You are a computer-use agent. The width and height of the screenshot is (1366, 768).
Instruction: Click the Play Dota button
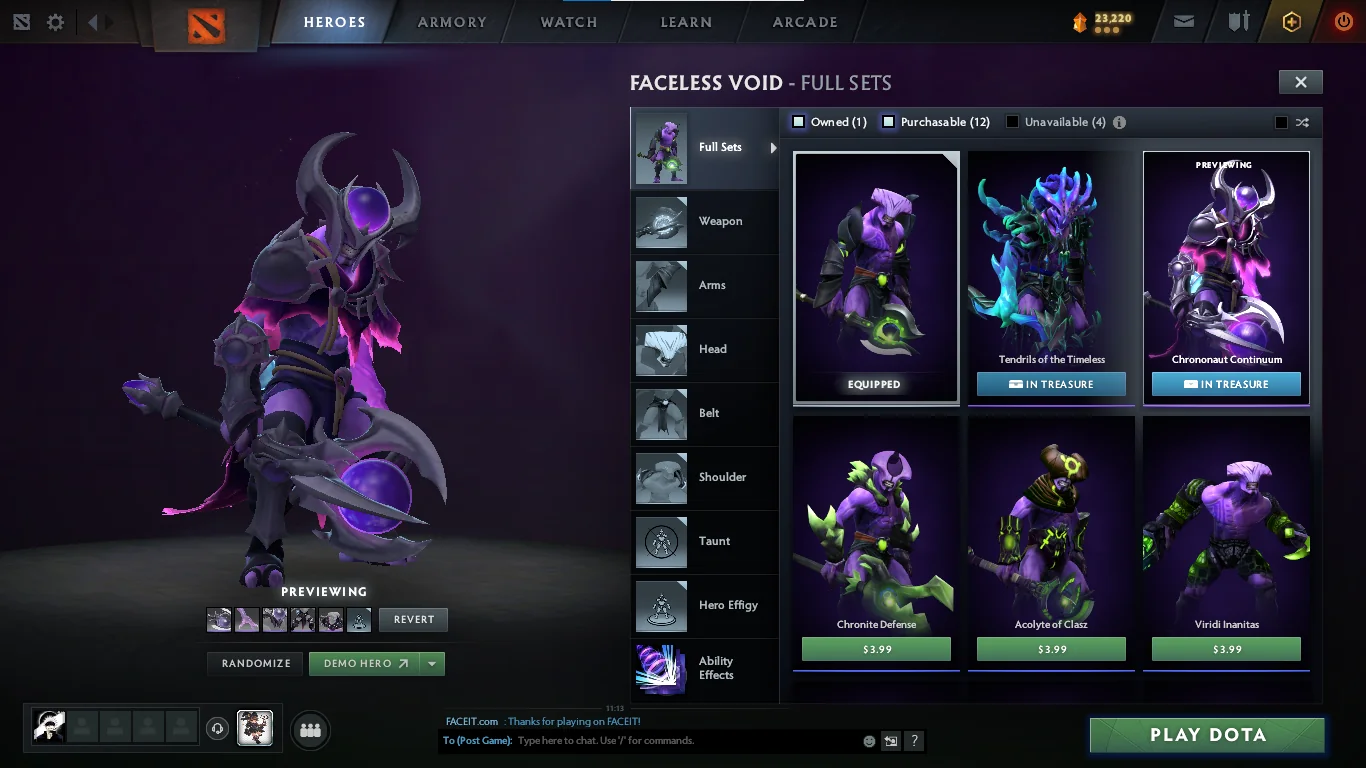tap(1207, 735)
